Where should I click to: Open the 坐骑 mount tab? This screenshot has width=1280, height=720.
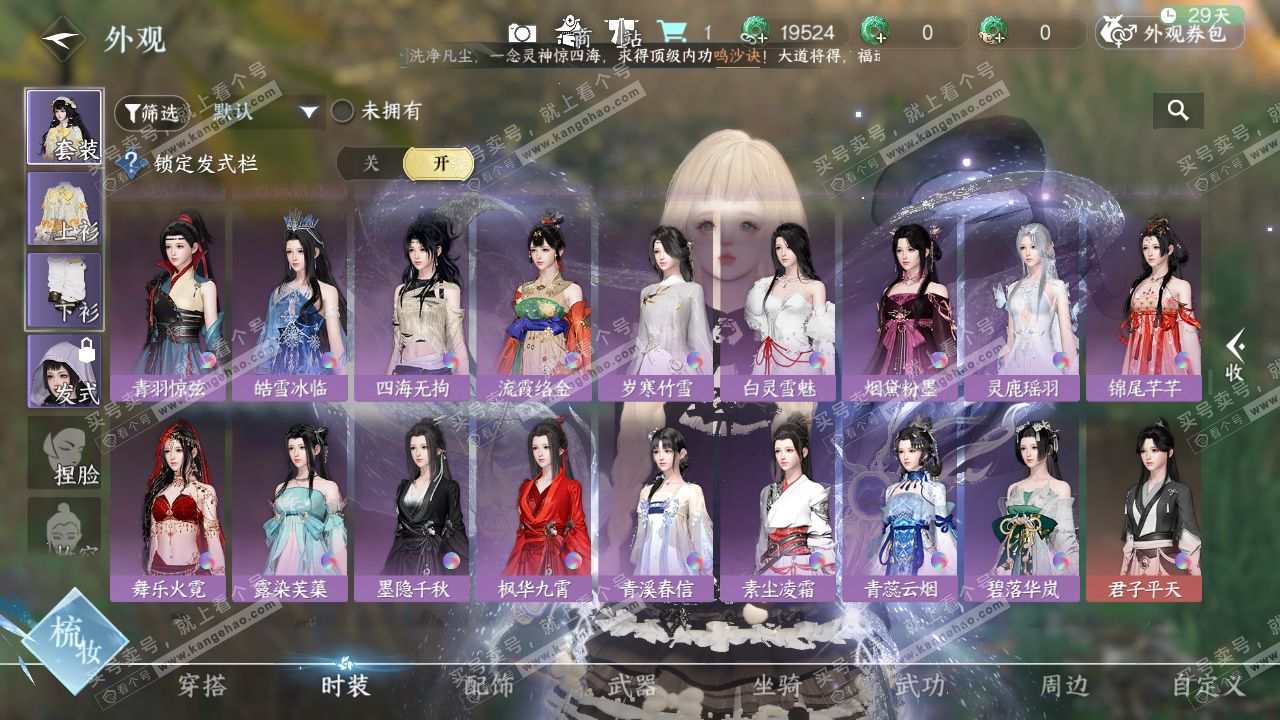pyautogui.click(x=777, y=686)
